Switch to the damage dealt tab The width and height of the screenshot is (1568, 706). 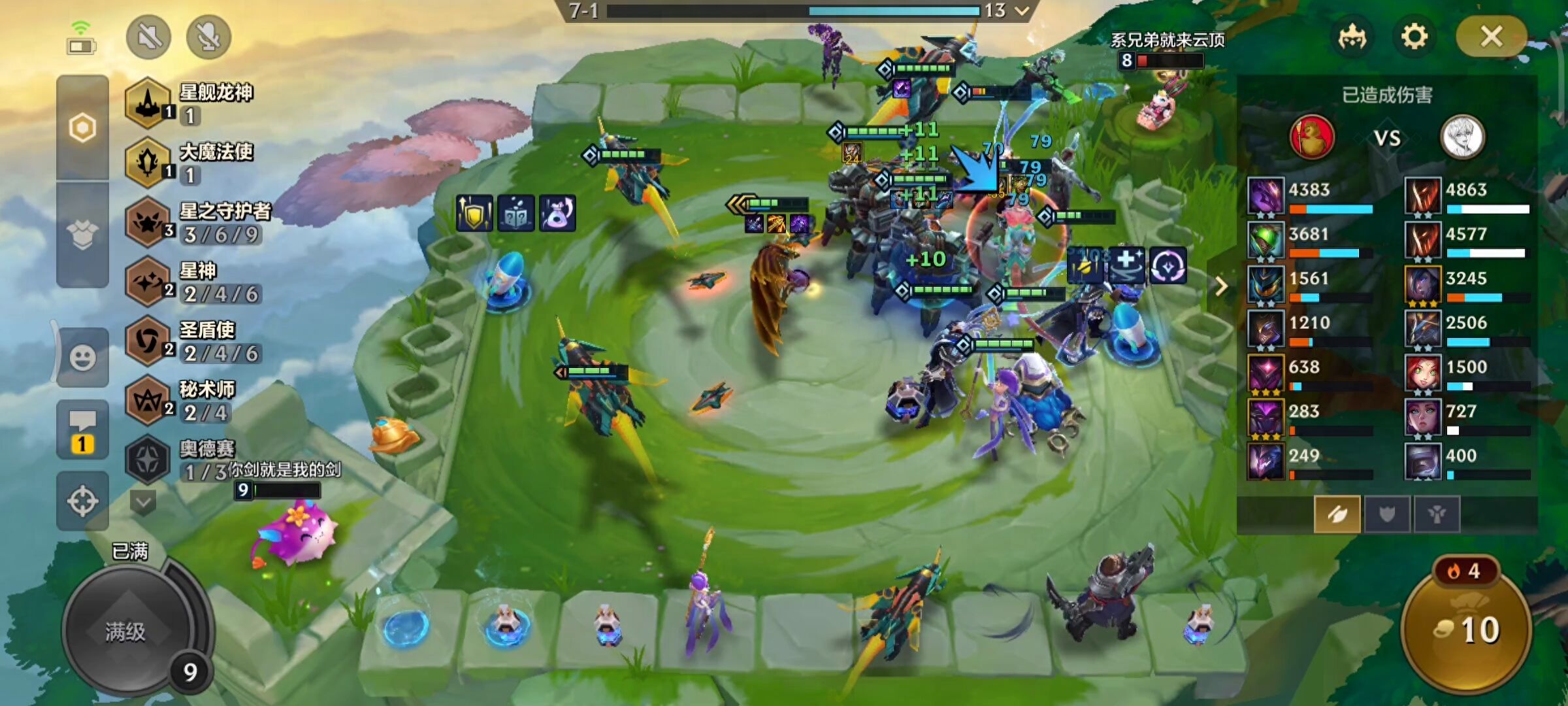coord(1337,514)
